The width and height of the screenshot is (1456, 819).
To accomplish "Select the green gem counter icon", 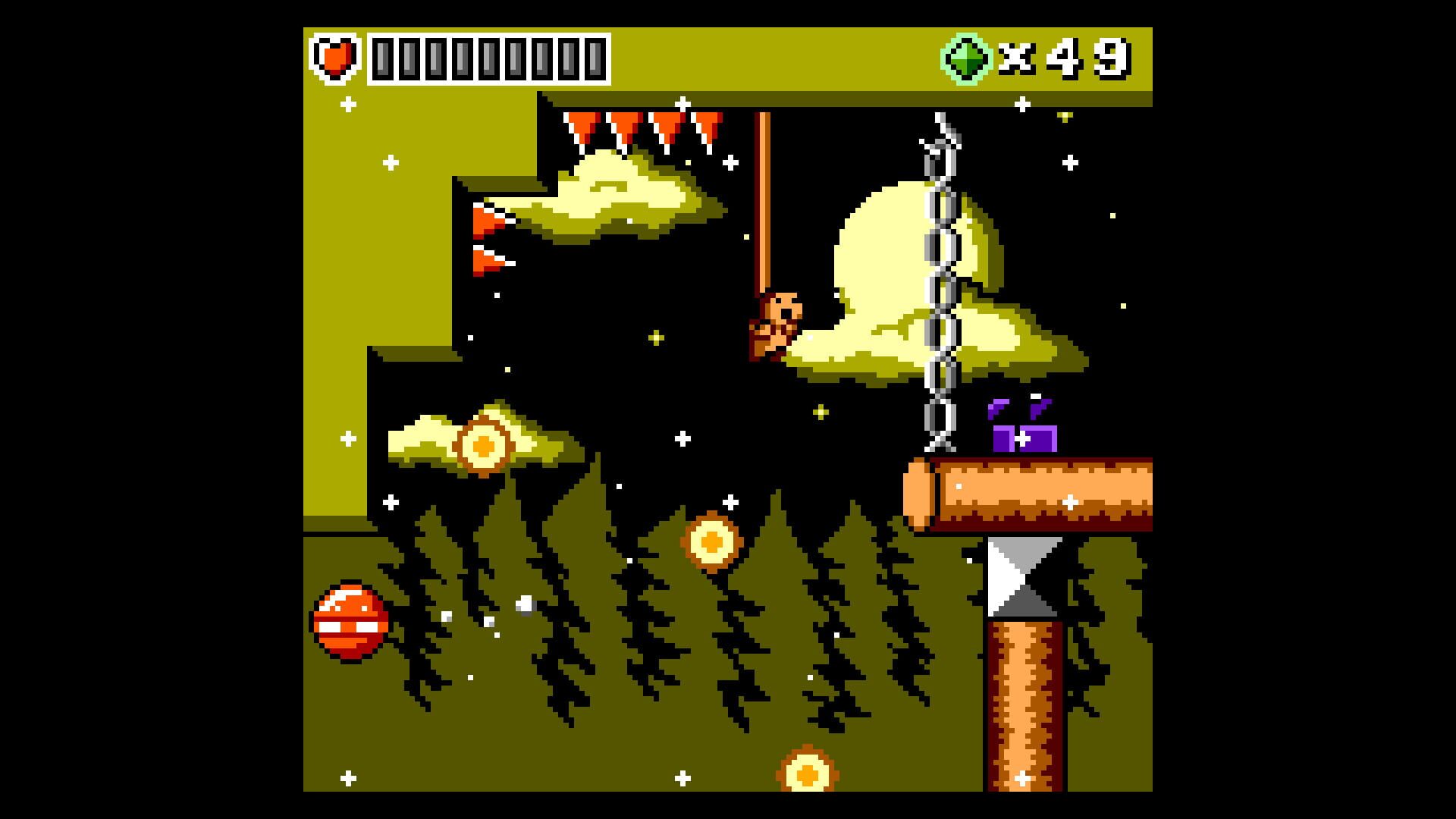I will point(968,57).
